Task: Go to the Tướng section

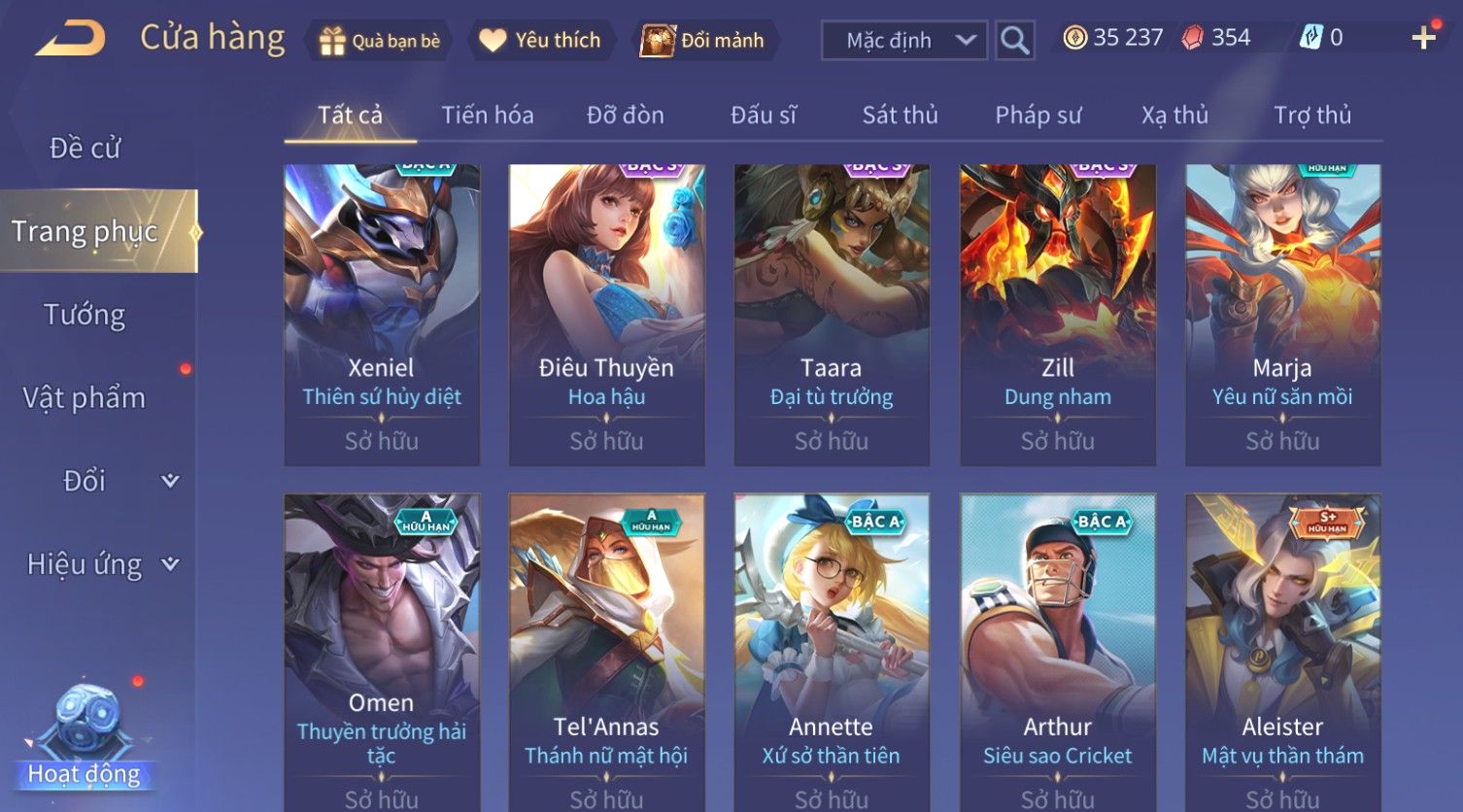Action: pyautogui.click(x=85, y=315)
